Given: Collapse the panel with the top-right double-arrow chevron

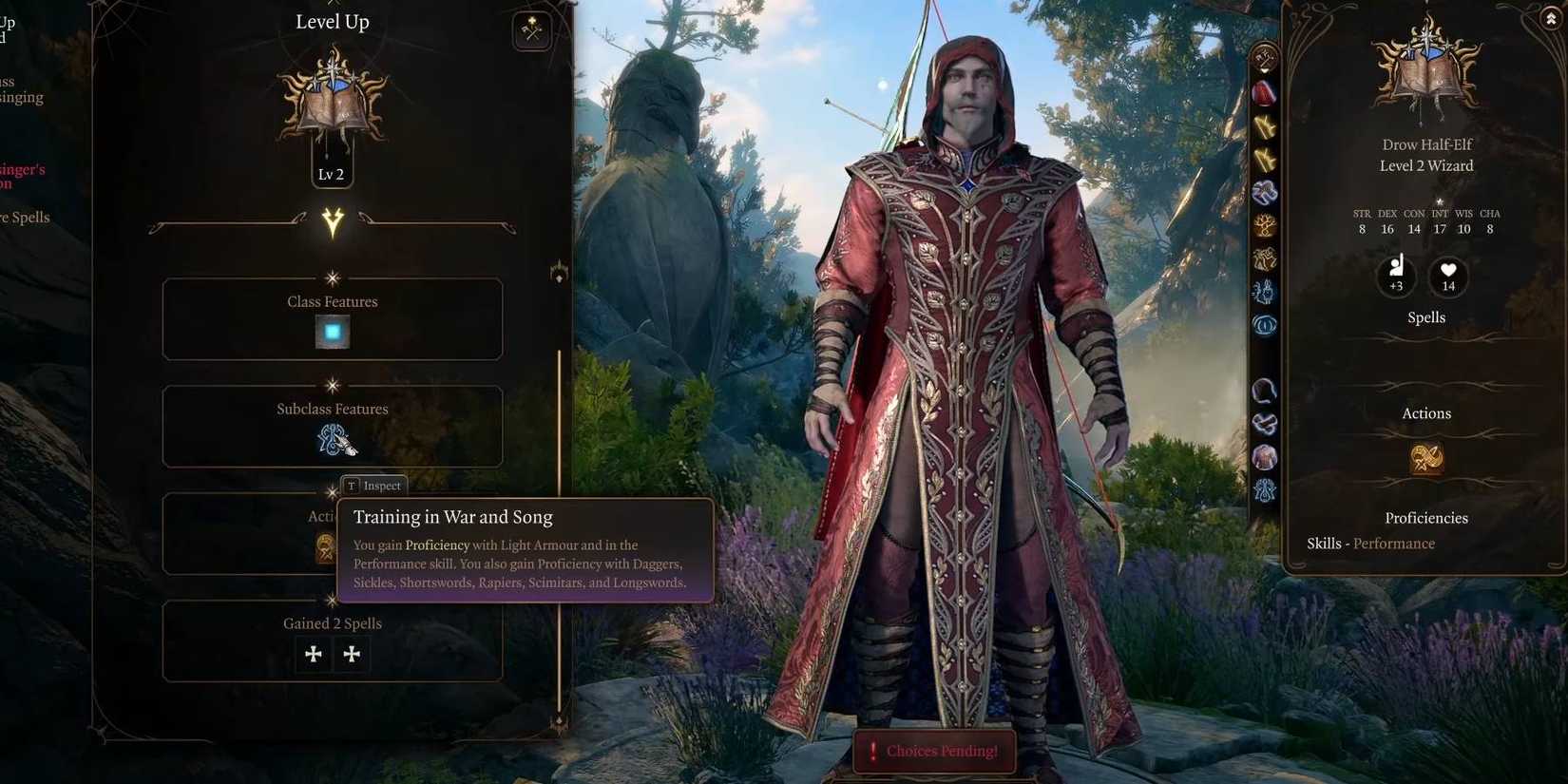Looking at the screenshot, I should tap(1551, 16).
